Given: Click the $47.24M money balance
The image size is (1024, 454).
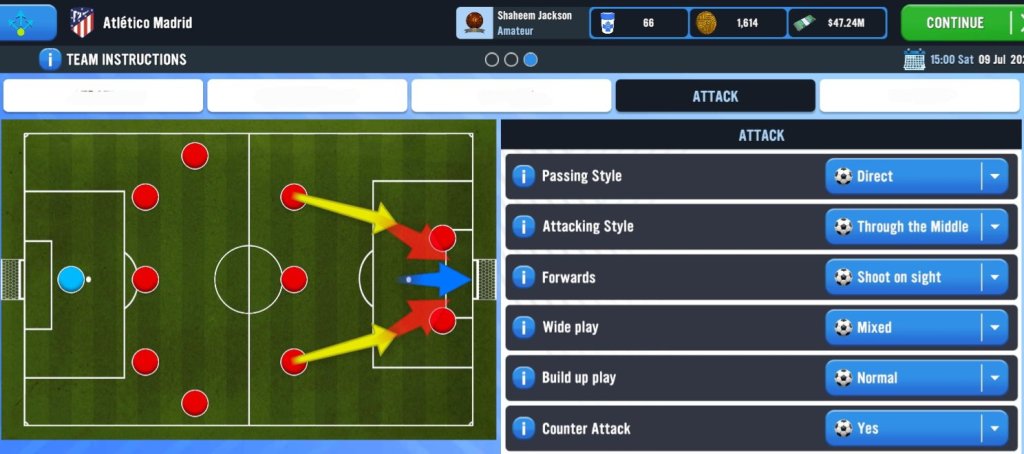Looking at the screenshot, I should click(837, 22).
